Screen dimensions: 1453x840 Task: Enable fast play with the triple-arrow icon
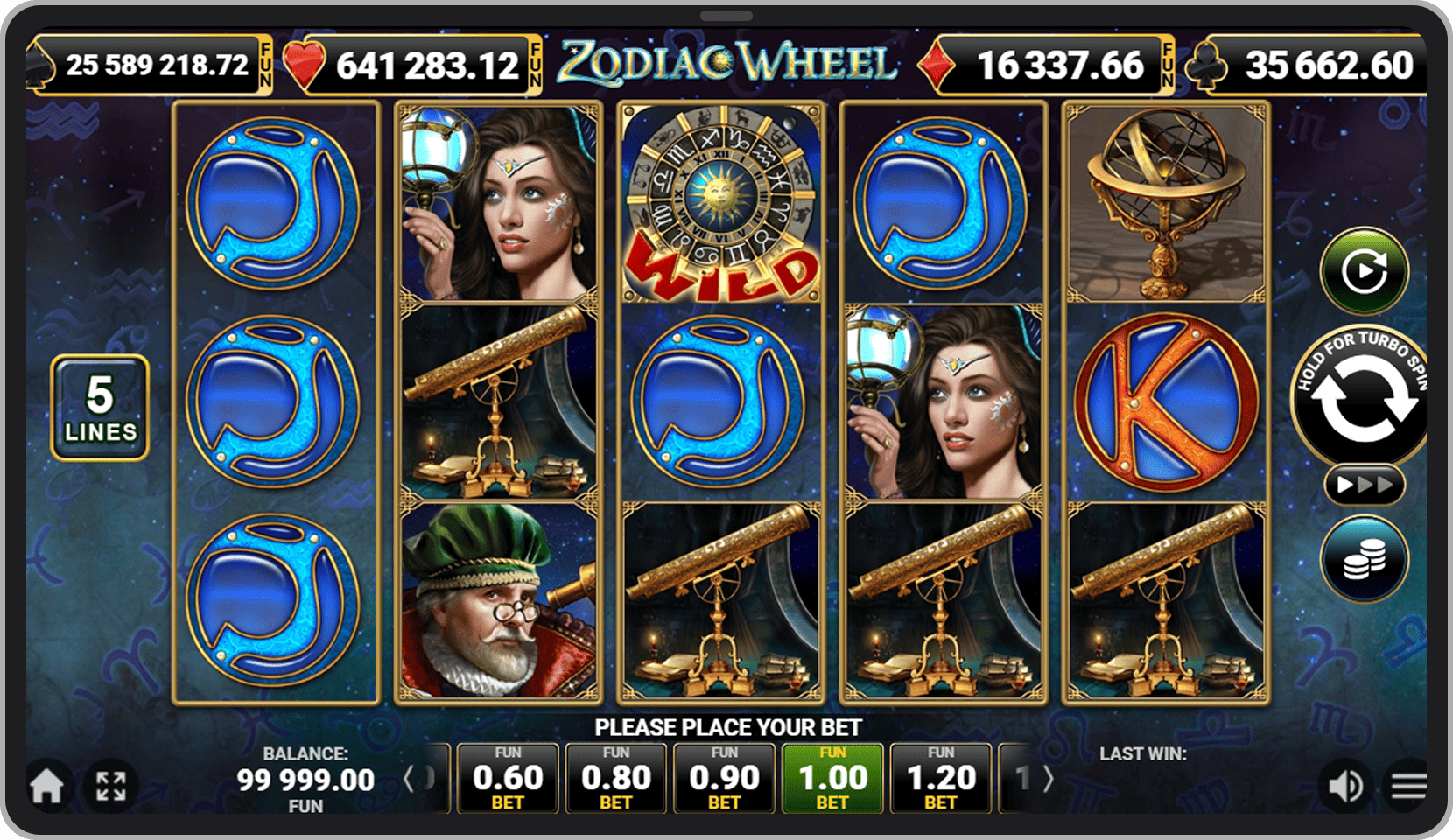(1365, 482)
